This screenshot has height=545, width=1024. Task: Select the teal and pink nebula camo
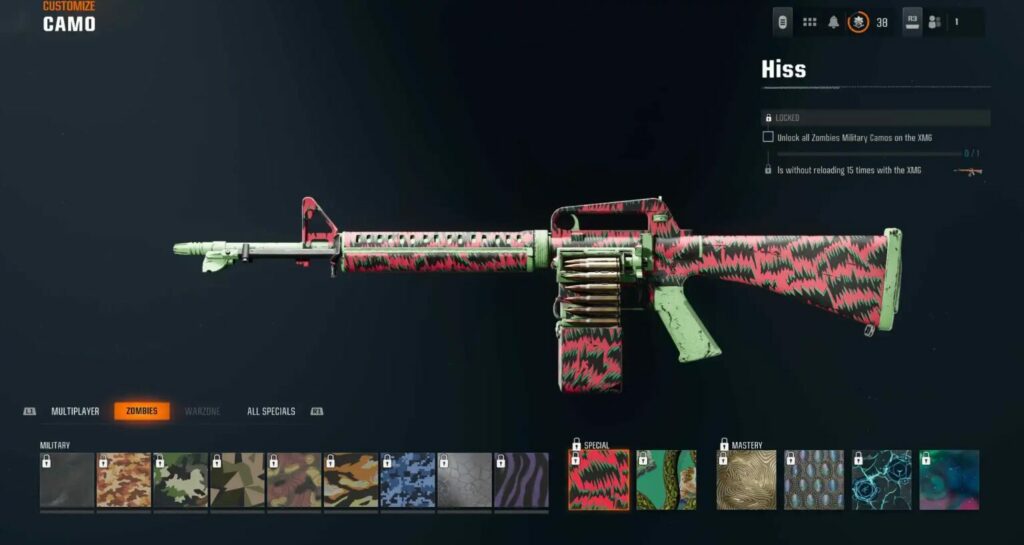coord(949,480)
